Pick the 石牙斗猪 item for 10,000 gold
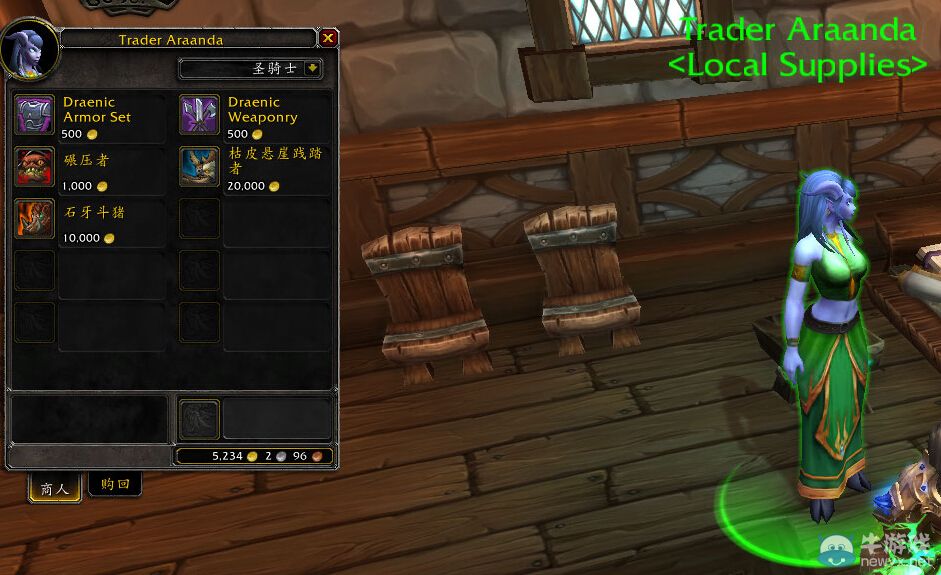This screenshot has width=941, height=575. click(x=34, y=218)
